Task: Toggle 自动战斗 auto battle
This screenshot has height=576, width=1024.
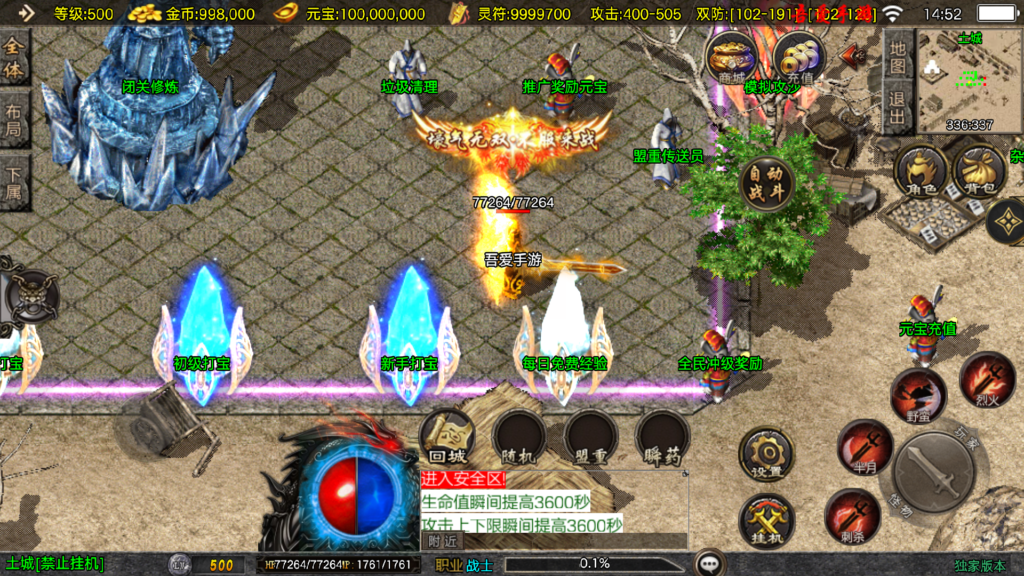Action: pos(766,184)
